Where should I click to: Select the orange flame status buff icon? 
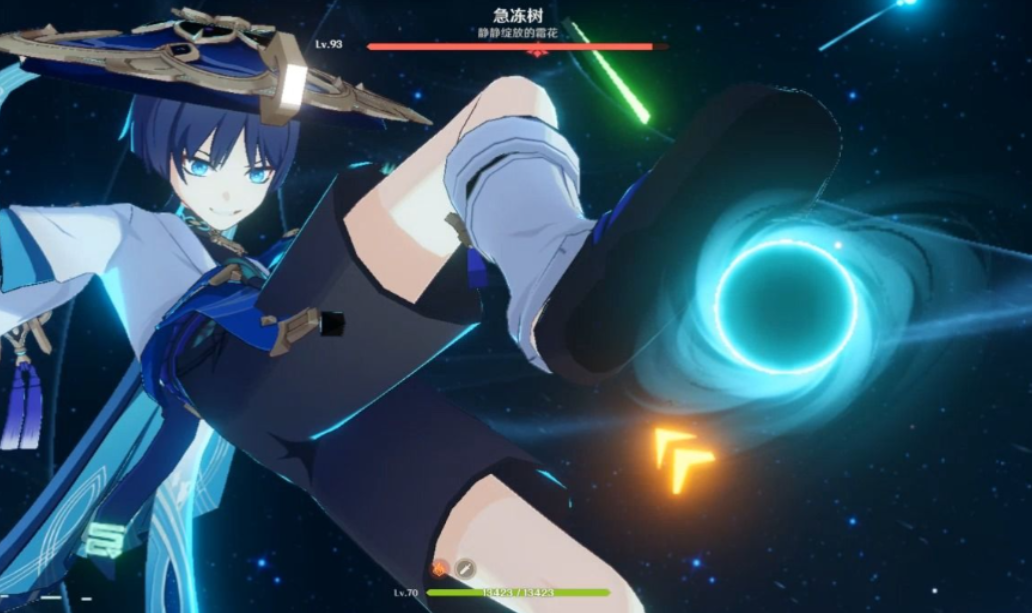tap(439, 568)
